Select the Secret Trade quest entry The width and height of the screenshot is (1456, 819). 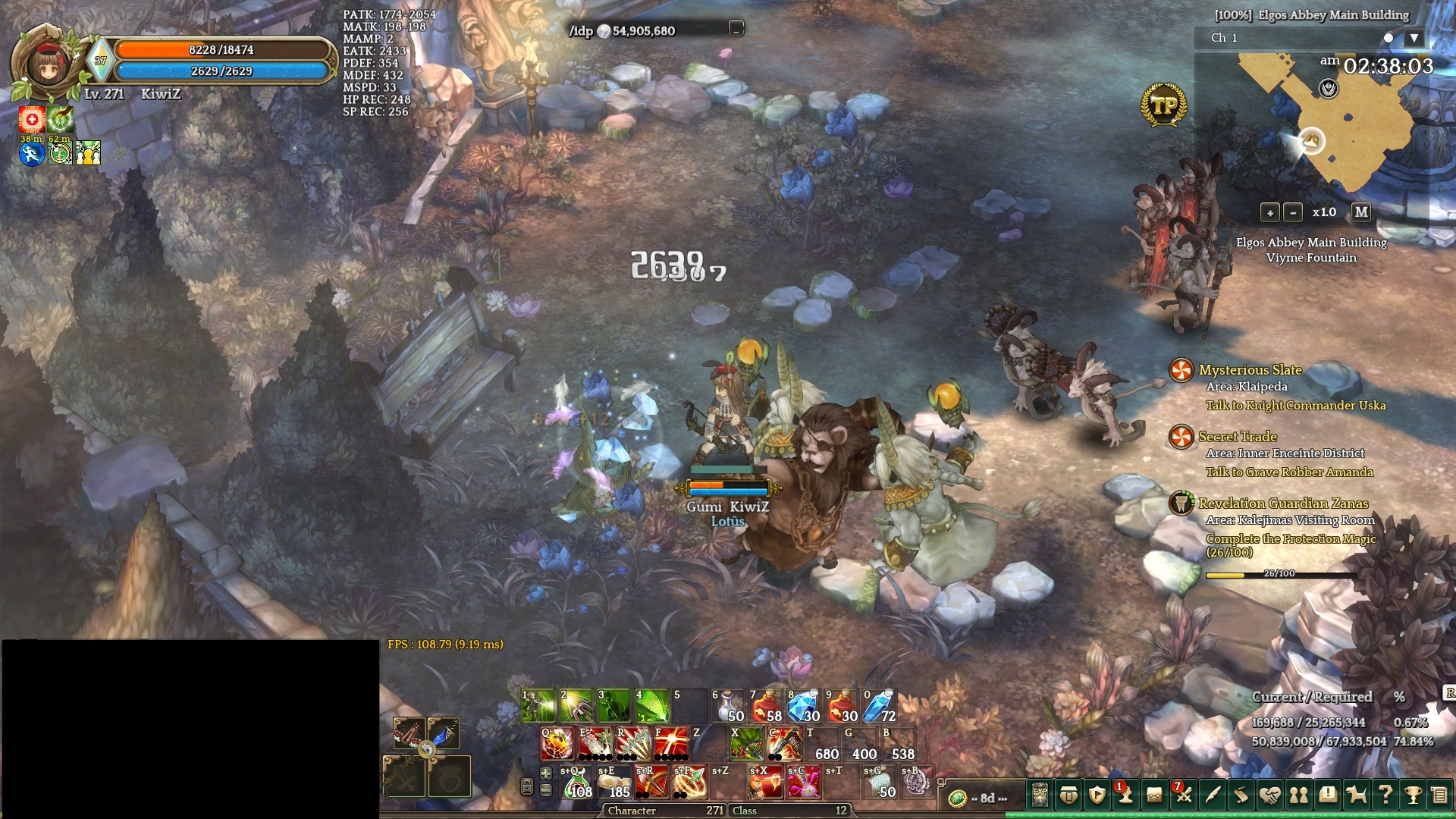[1238, 437]
